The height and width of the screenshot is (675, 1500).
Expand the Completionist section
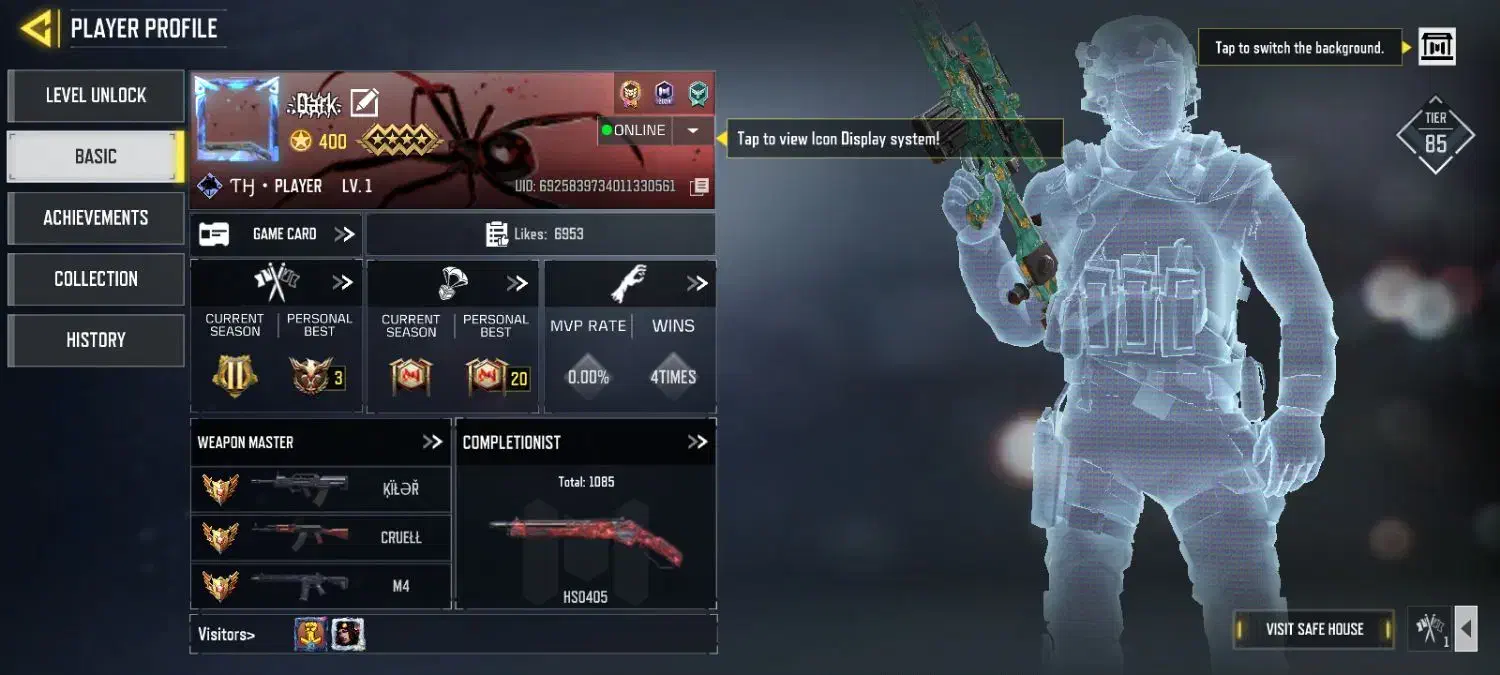(x=697, y=442)
